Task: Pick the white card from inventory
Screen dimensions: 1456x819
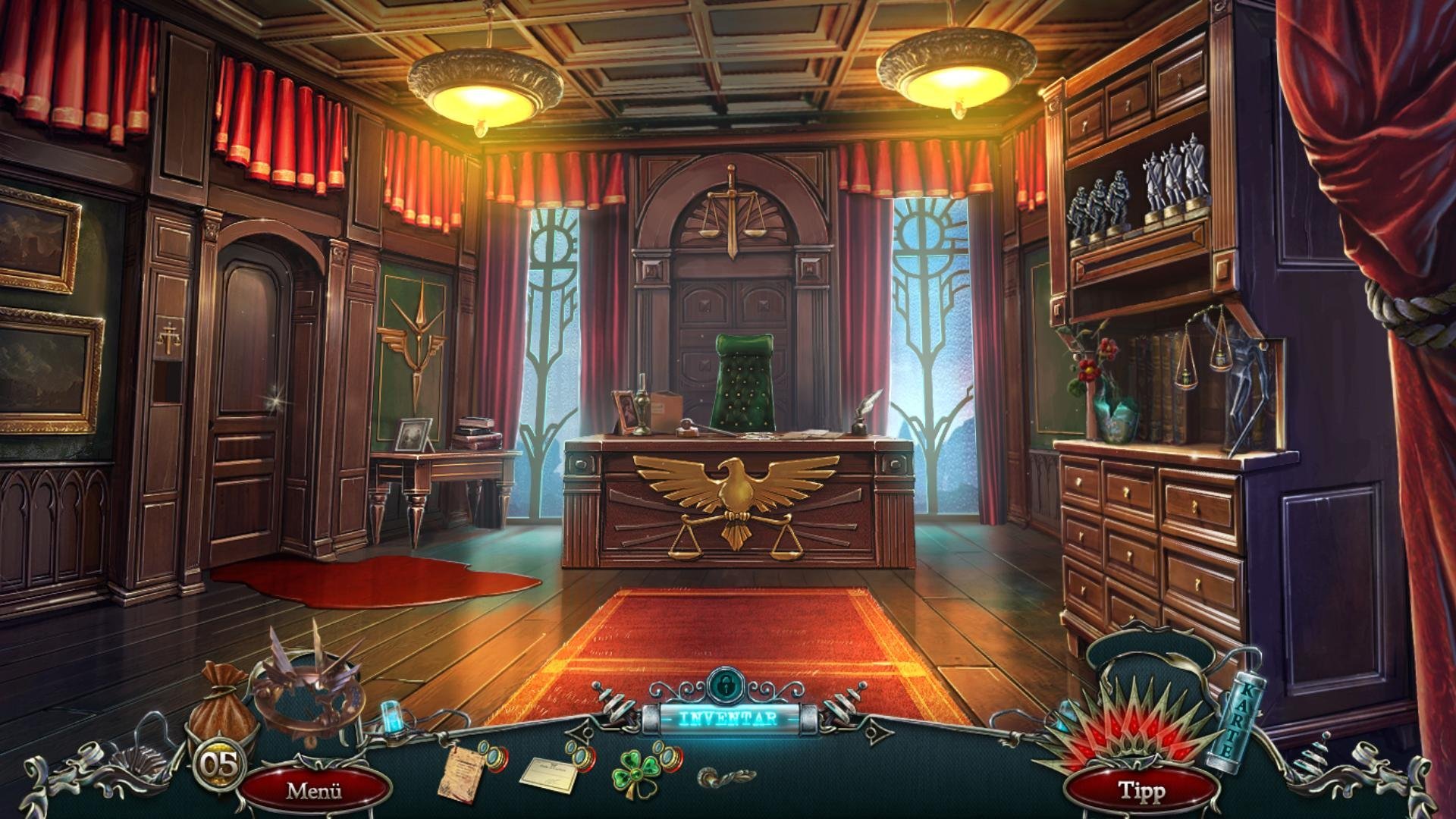Action: 547,773
